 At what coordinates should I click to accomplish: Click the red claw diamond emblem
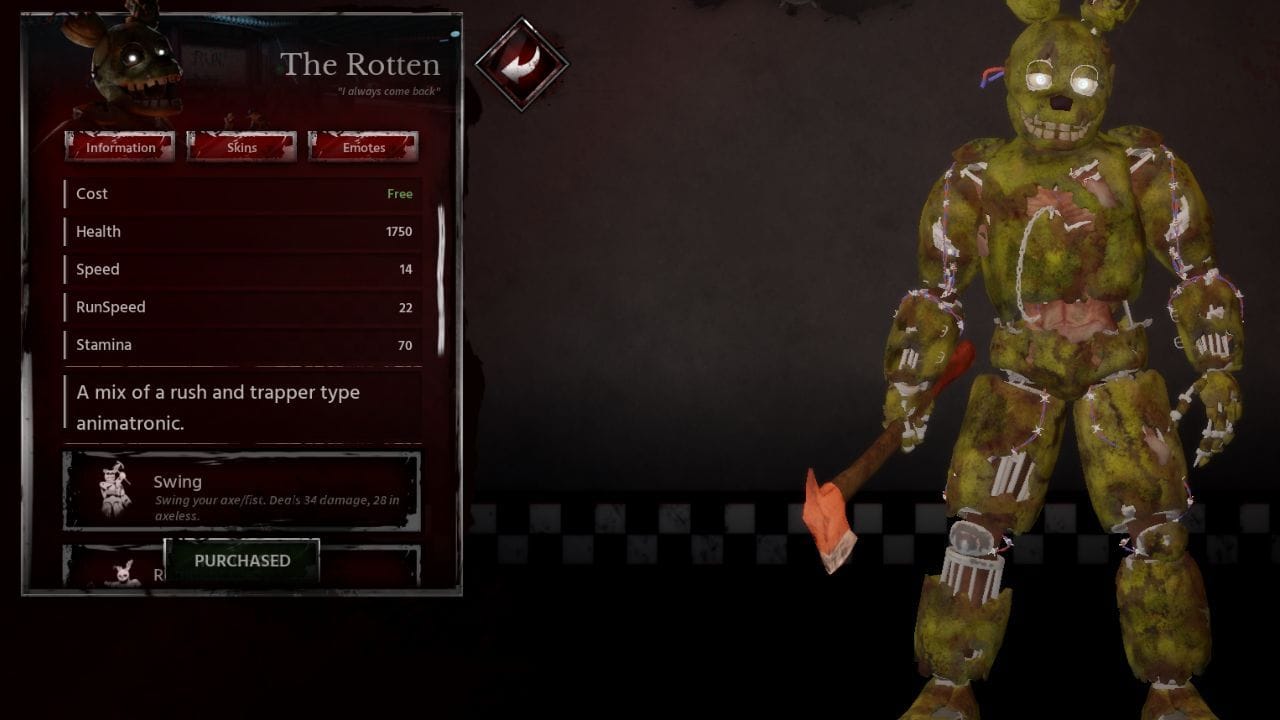(521, 62)
